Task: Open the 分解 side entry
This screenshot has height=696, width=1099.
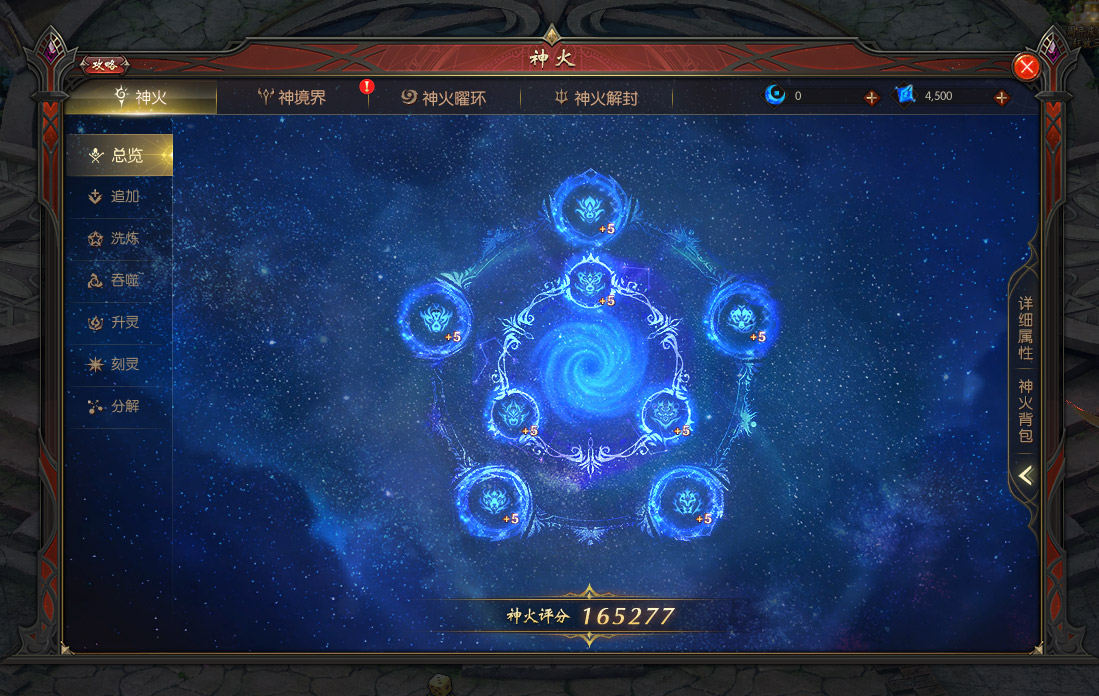Action: pos(120,407)
